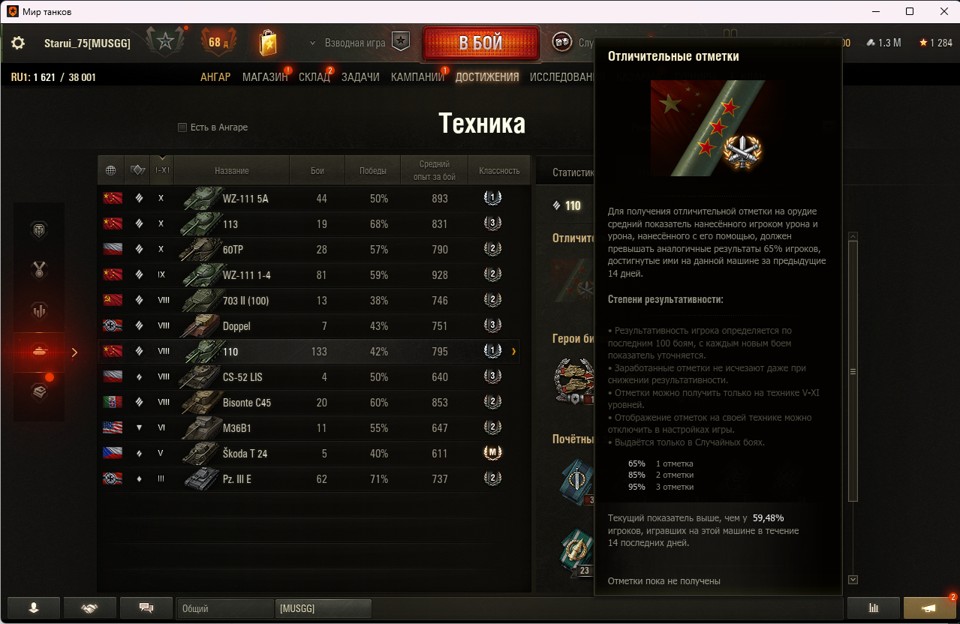The image size is (960, 624).
Task: Toggle the Есть в Ангаре checkbox
Action: click(182, 127)
